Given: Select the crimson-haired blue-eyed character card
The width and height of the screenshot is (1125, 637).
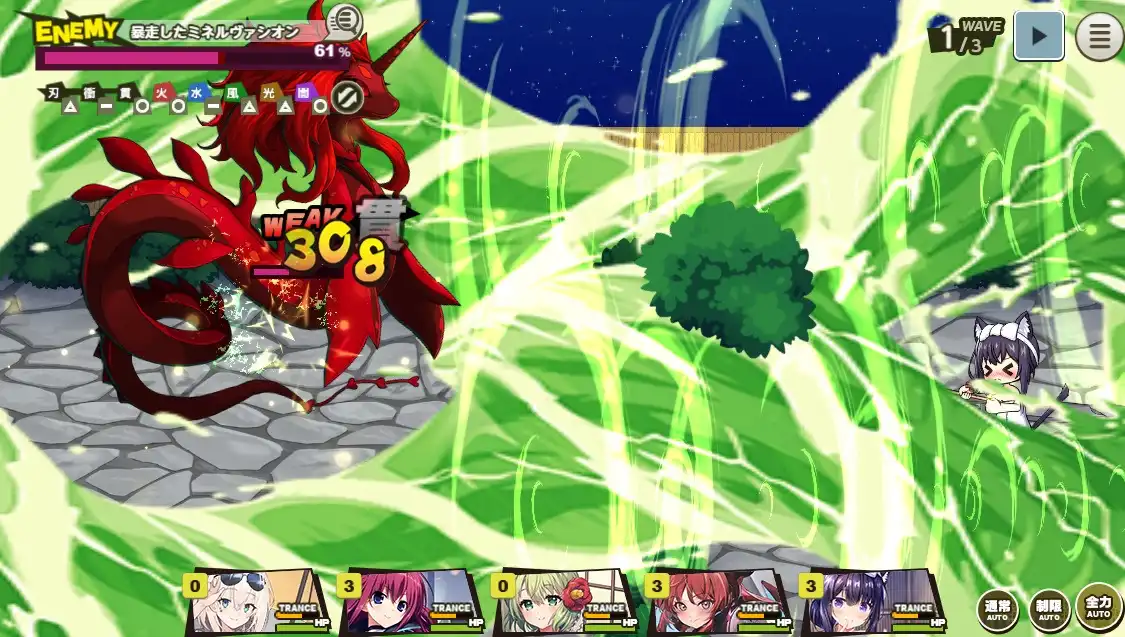Looking at the screenshot, I should pos(408,602).
